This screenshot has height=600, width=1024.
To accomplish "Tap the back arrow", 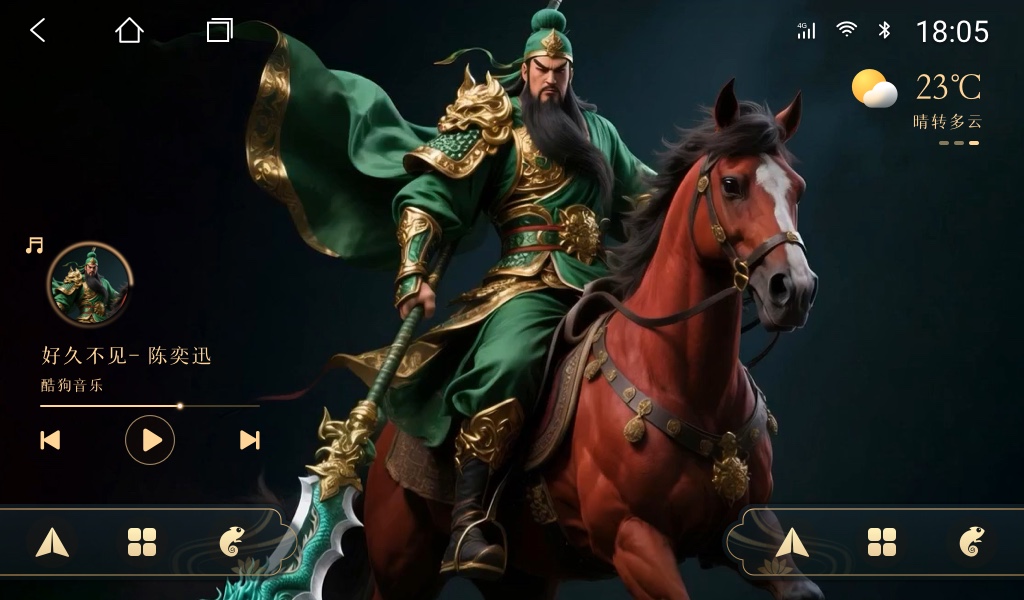I will pos(38,31).
